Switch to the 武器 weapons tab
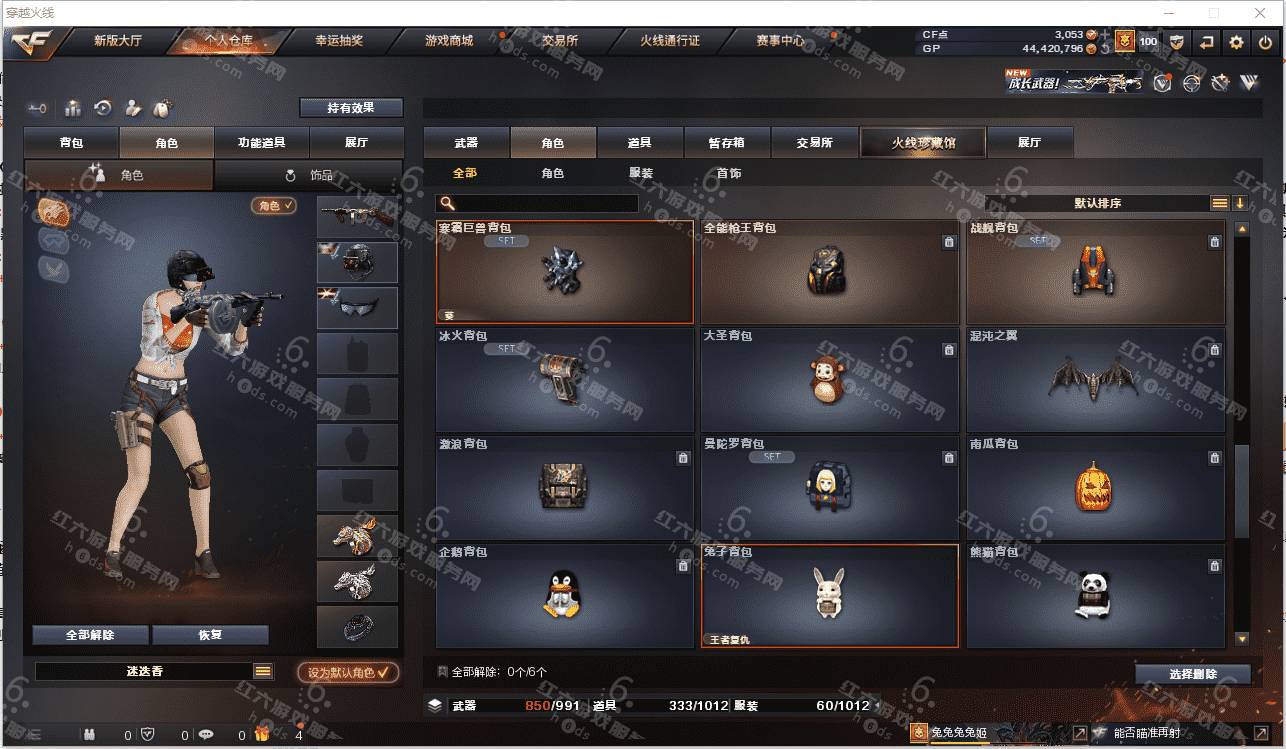Screen dimensions: 1286x749 (466, 143)
